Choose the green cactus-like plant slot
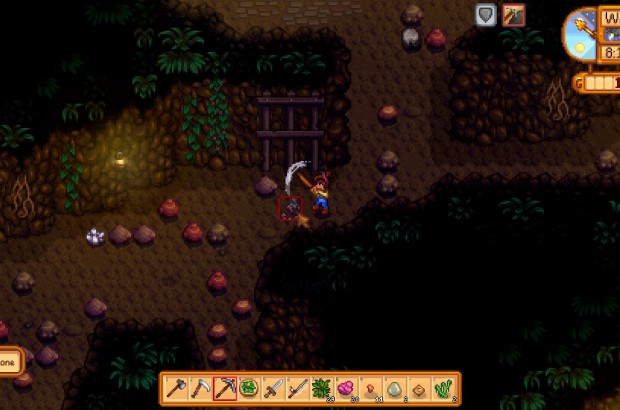The image size is (620, 410). tap(442, 387)
